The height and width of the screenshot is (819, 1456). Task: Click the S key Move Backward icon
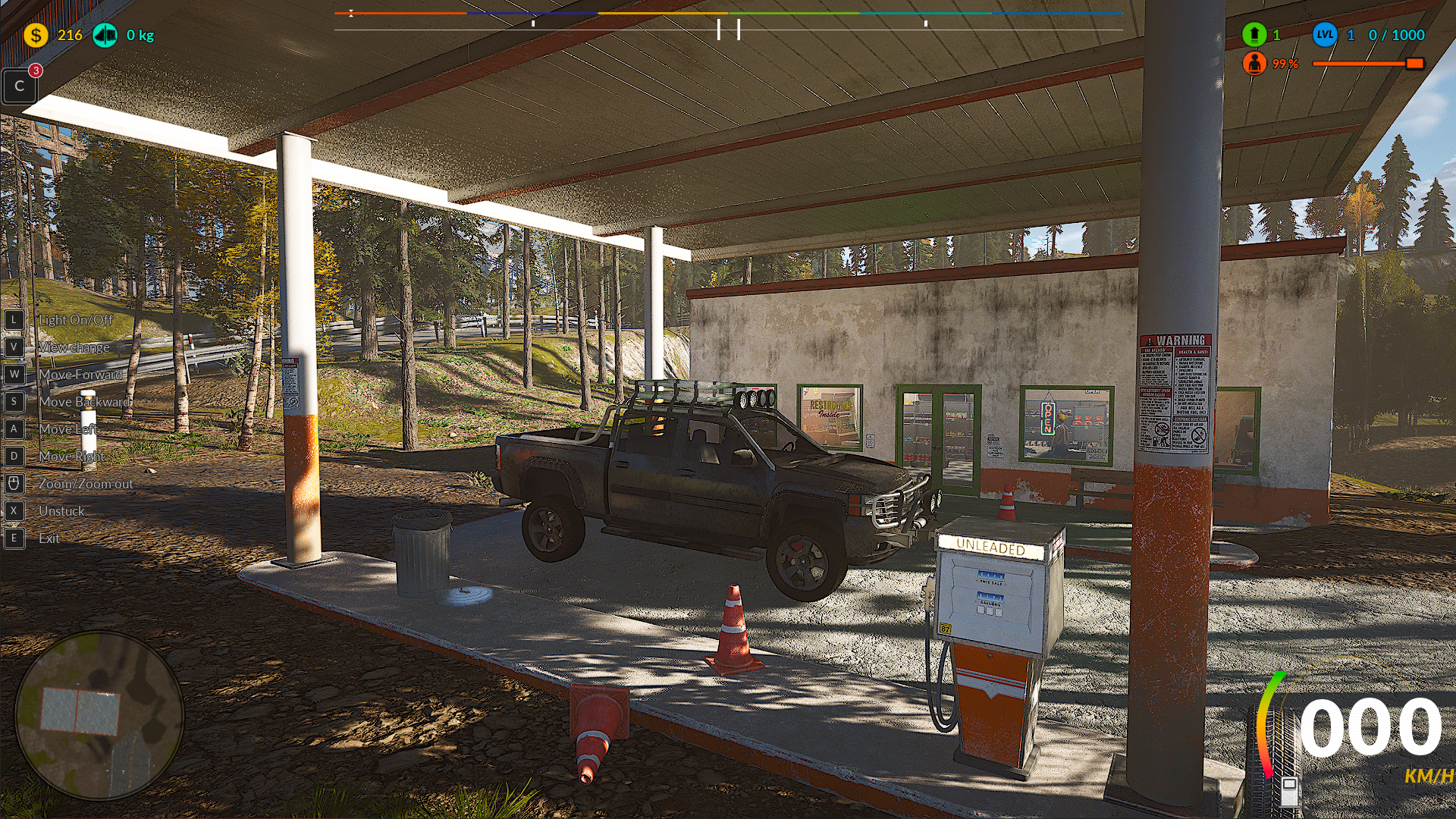click(x=14, y=401)
